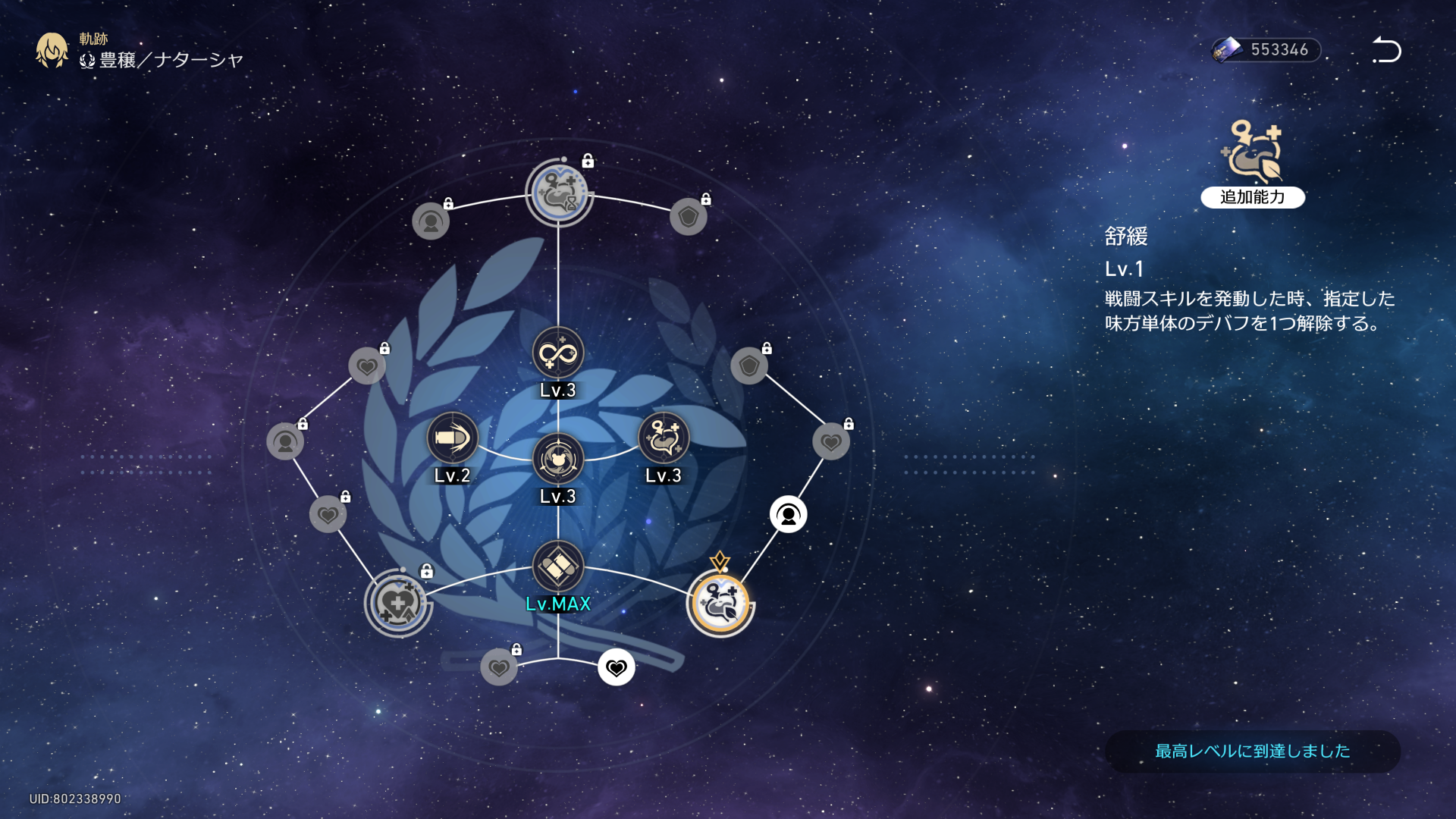Go back using the return arrow
1456x819 pixels.
pos(1386,50)
